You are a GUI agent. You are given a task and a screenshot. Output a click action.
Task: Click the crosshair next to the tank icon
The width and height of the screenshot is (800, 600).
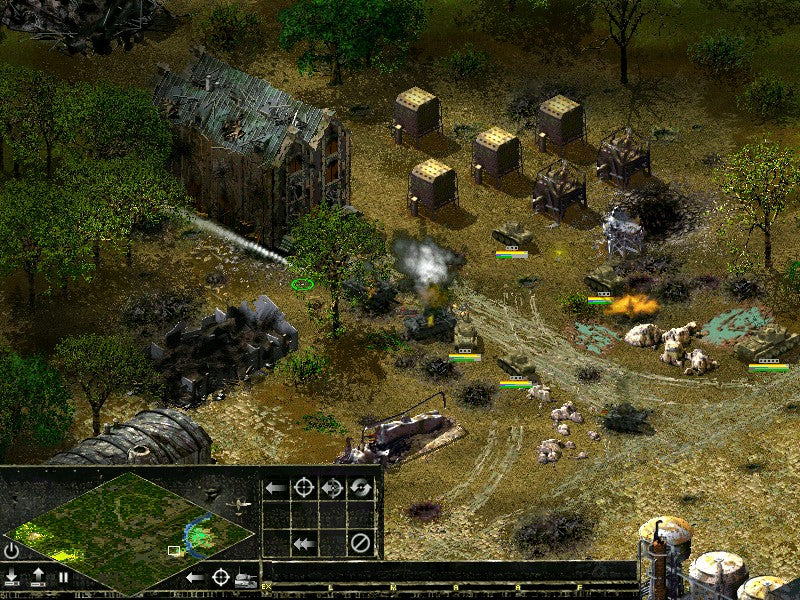(x=220, y=577)
